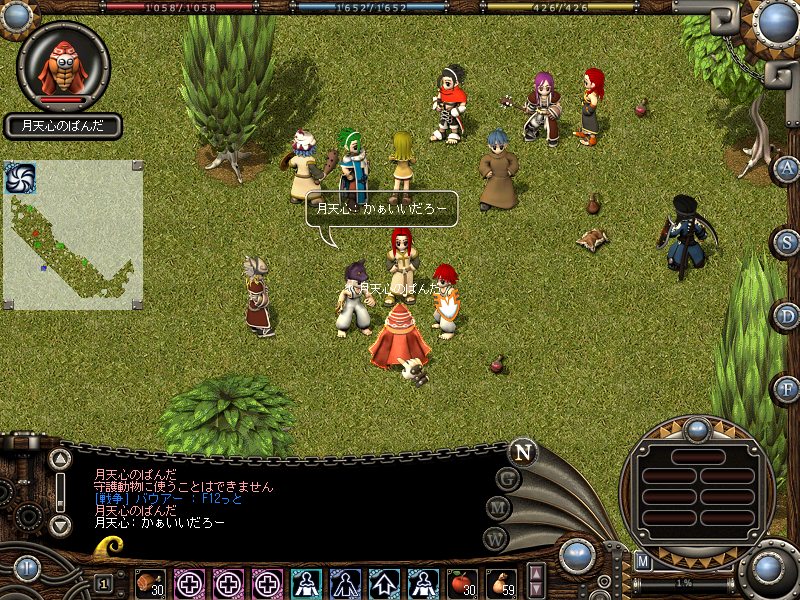
Task: Click the small square M button
Action: pyautogui.click(x=644, y=562)
